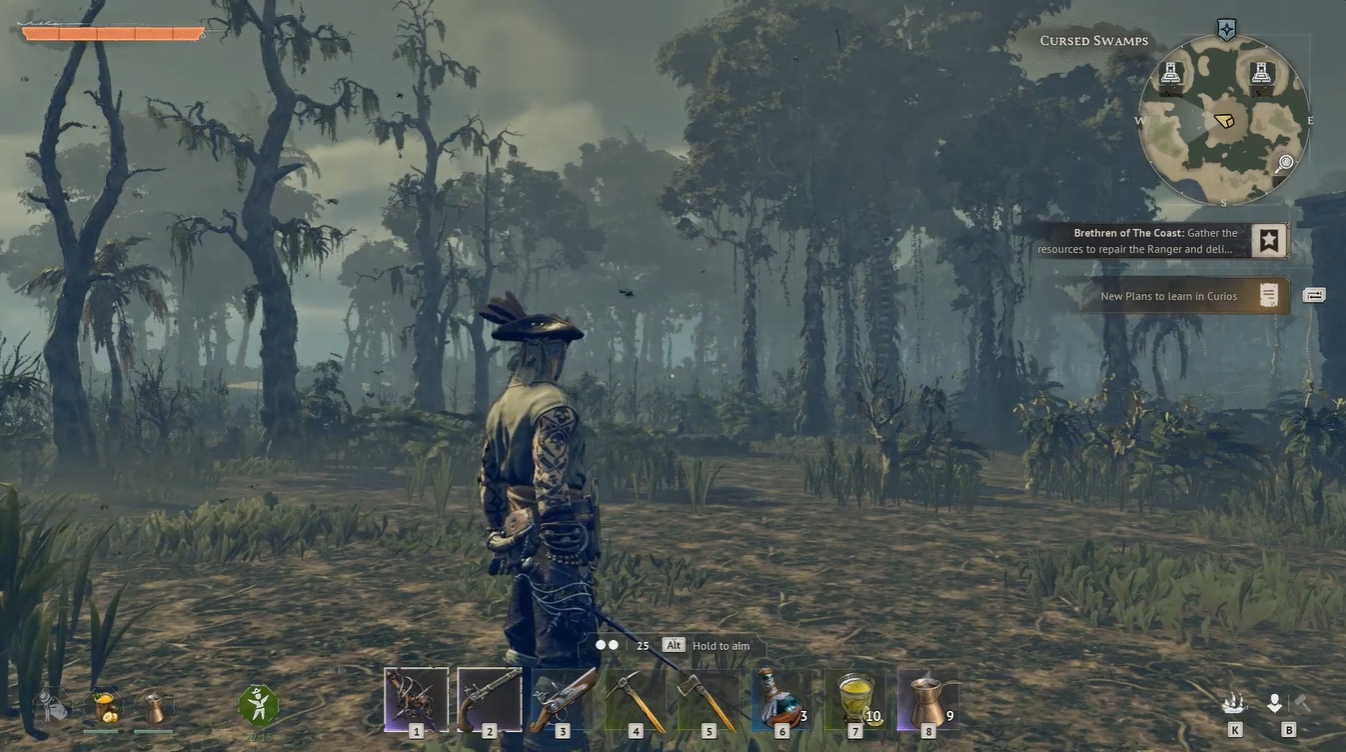This screenshot has width=1346, height=752.
Task: Toggle the quest tracking star icon
Action: [x=1268, y=238]
